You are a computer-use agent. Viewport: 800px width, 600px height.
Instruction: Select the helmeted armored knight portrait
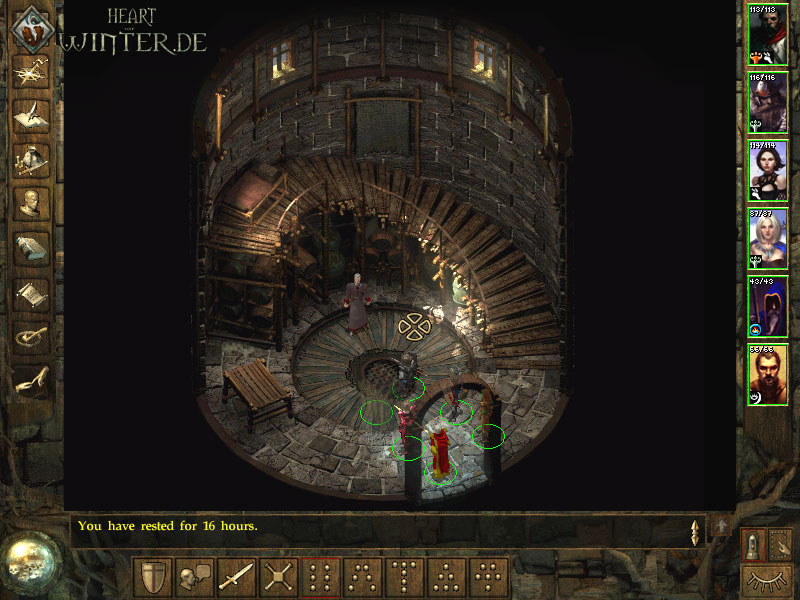pyautogui.click(x=768, y=103)
